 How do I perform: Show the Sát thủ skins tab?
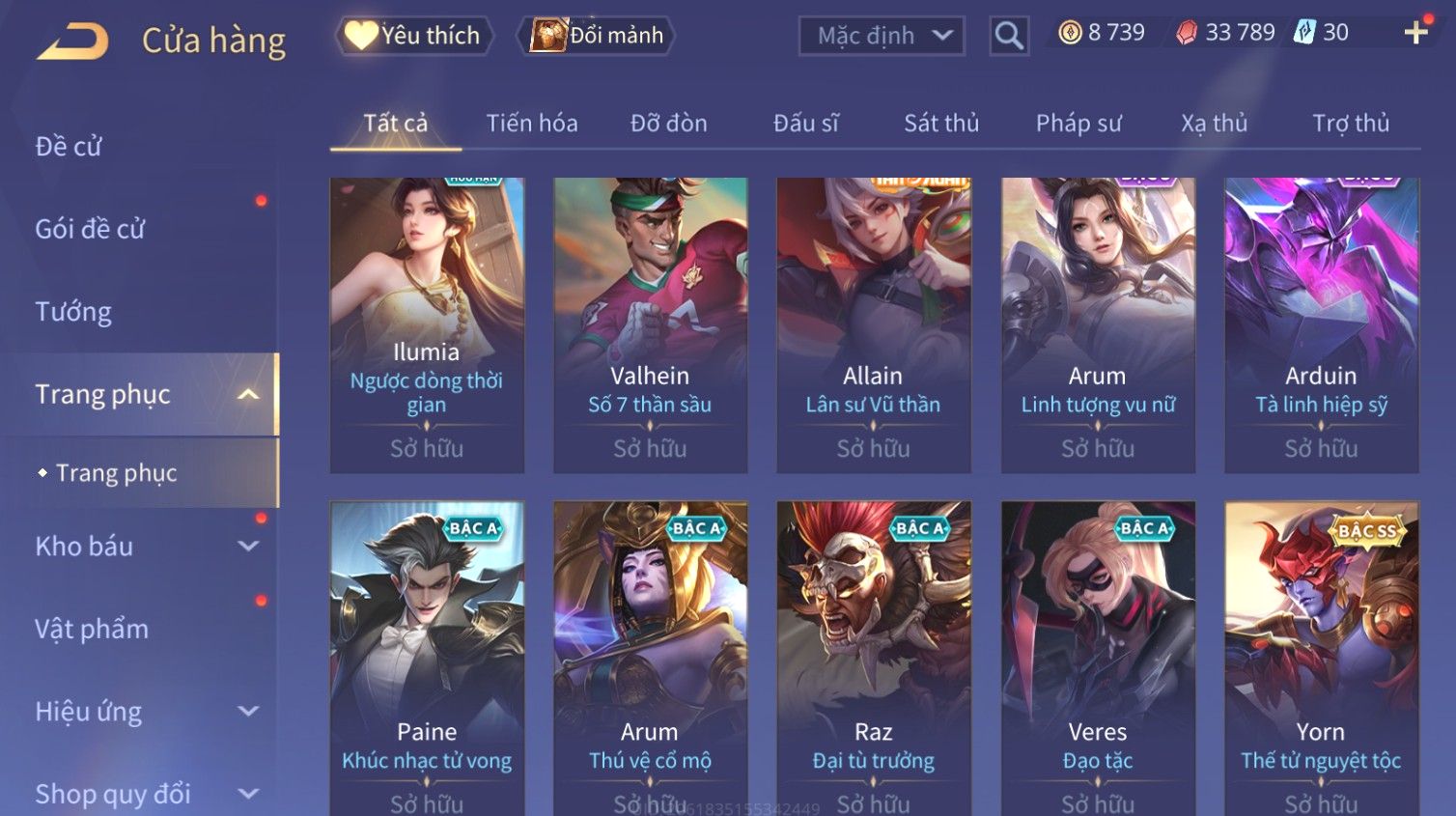tap(940, 124)
